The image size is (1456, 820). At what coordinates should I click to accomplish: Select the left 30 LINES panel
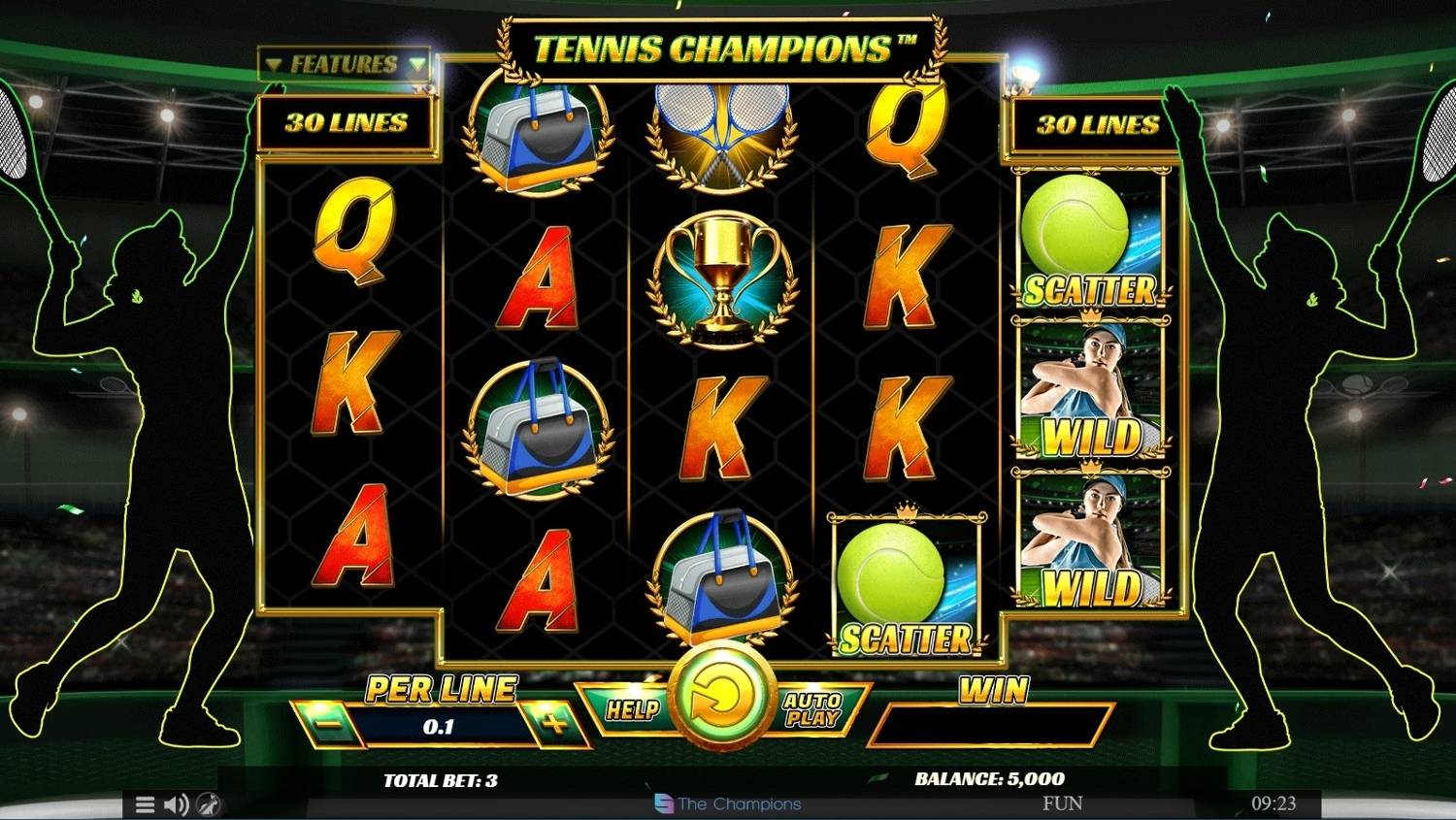347,123
